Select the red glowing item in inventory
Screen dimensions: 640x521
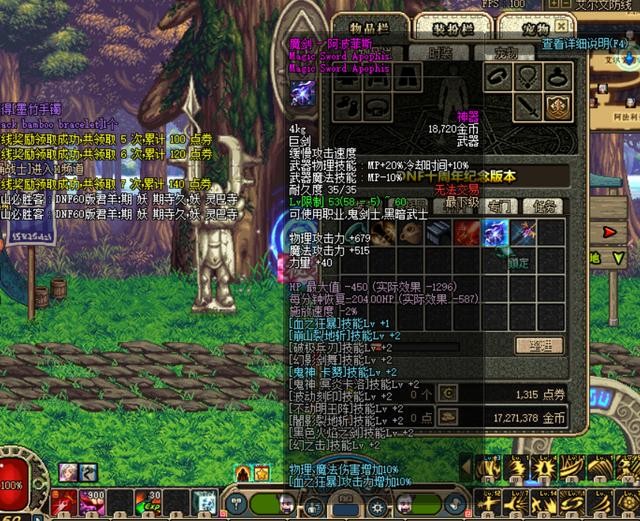pos(468,233)
